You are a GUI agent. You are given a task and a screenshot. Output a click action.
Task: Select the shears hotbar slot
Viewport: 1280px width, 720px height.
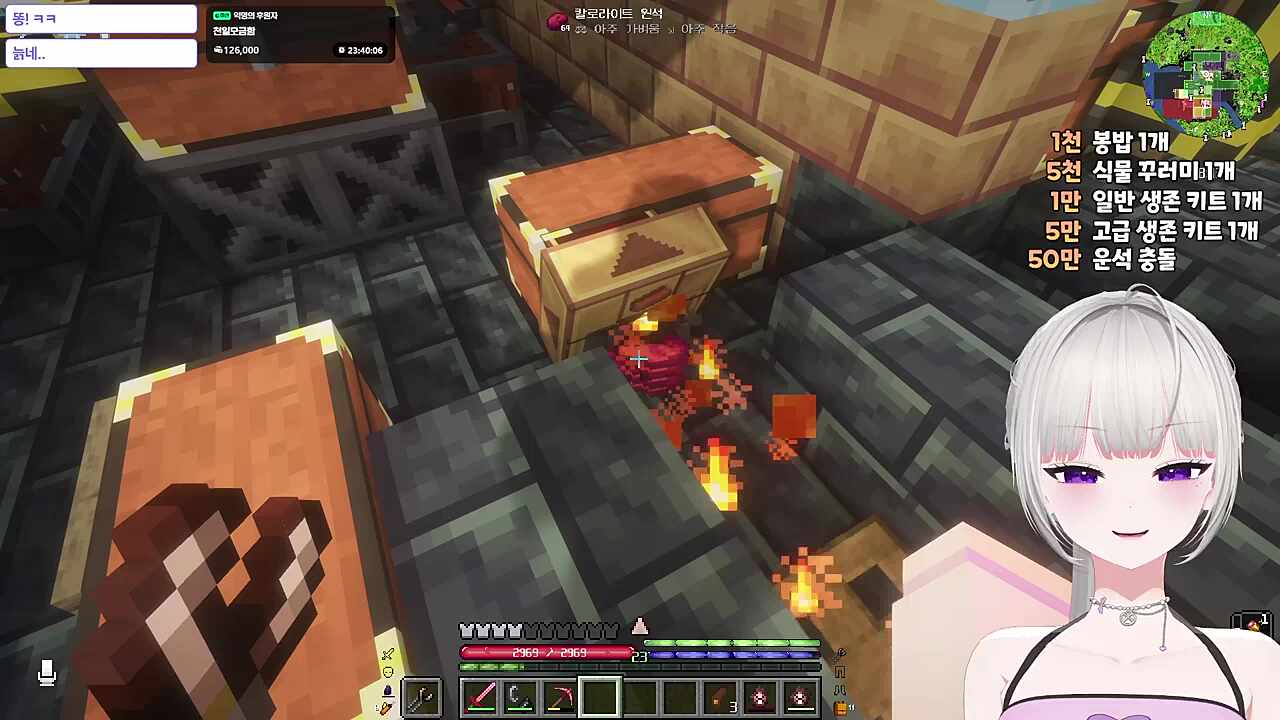519,696
